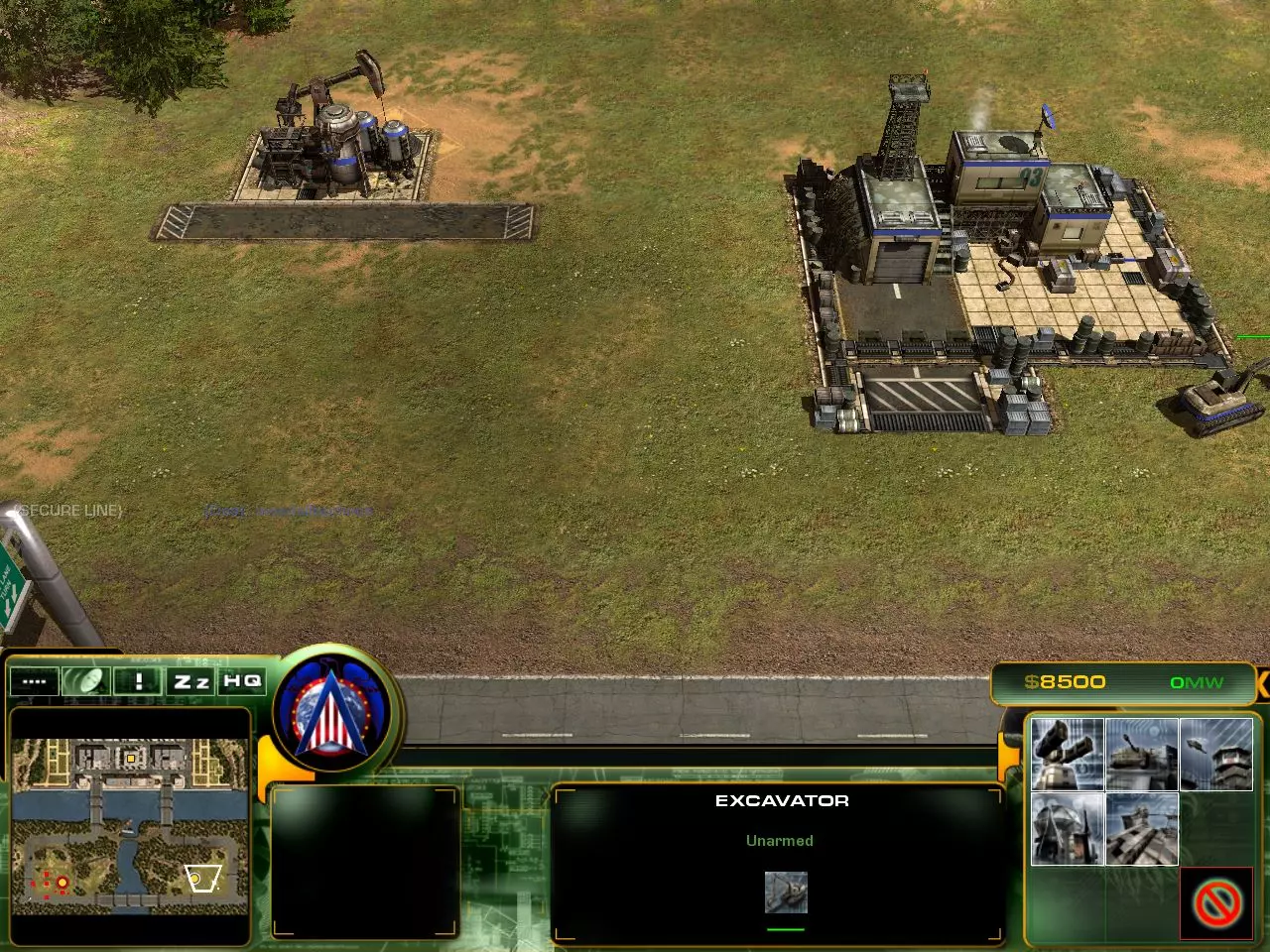Screen dimensions: 1270x952
Task: Choose the tank cannon defense build icon
Action: coord(1141,755)
